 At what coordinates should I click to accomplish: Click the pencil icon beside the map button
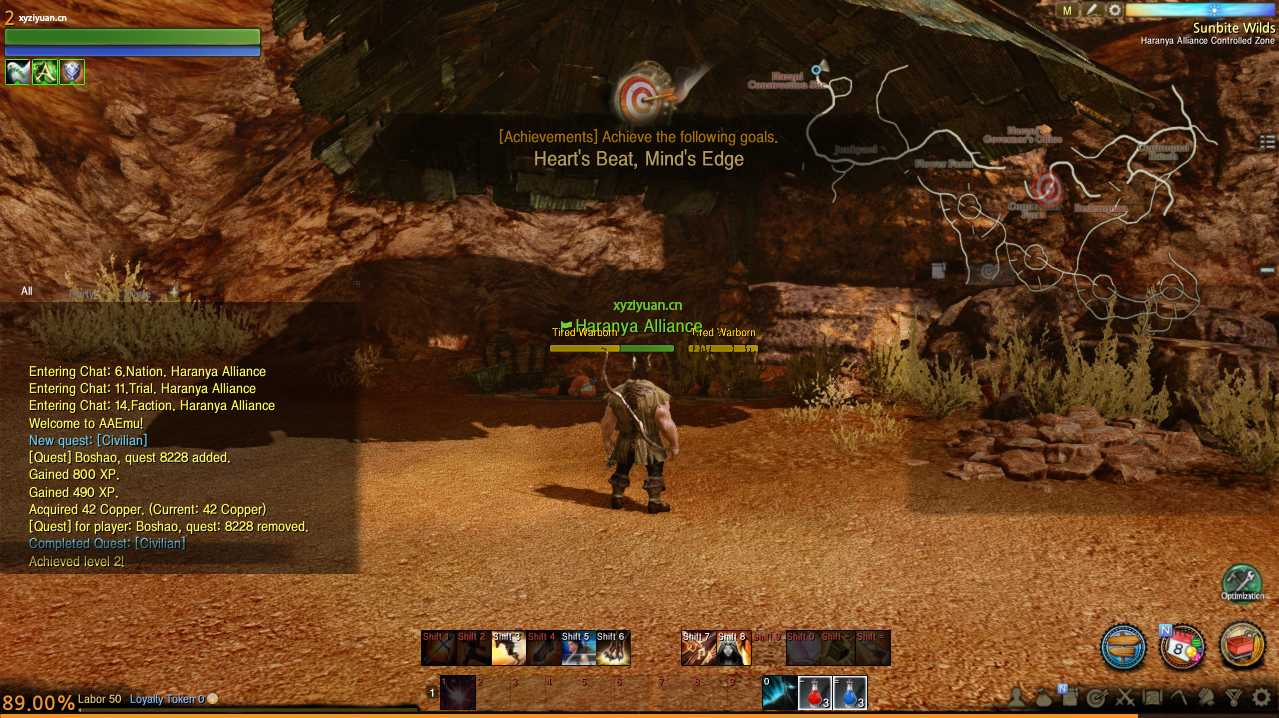pos(1092,10)
